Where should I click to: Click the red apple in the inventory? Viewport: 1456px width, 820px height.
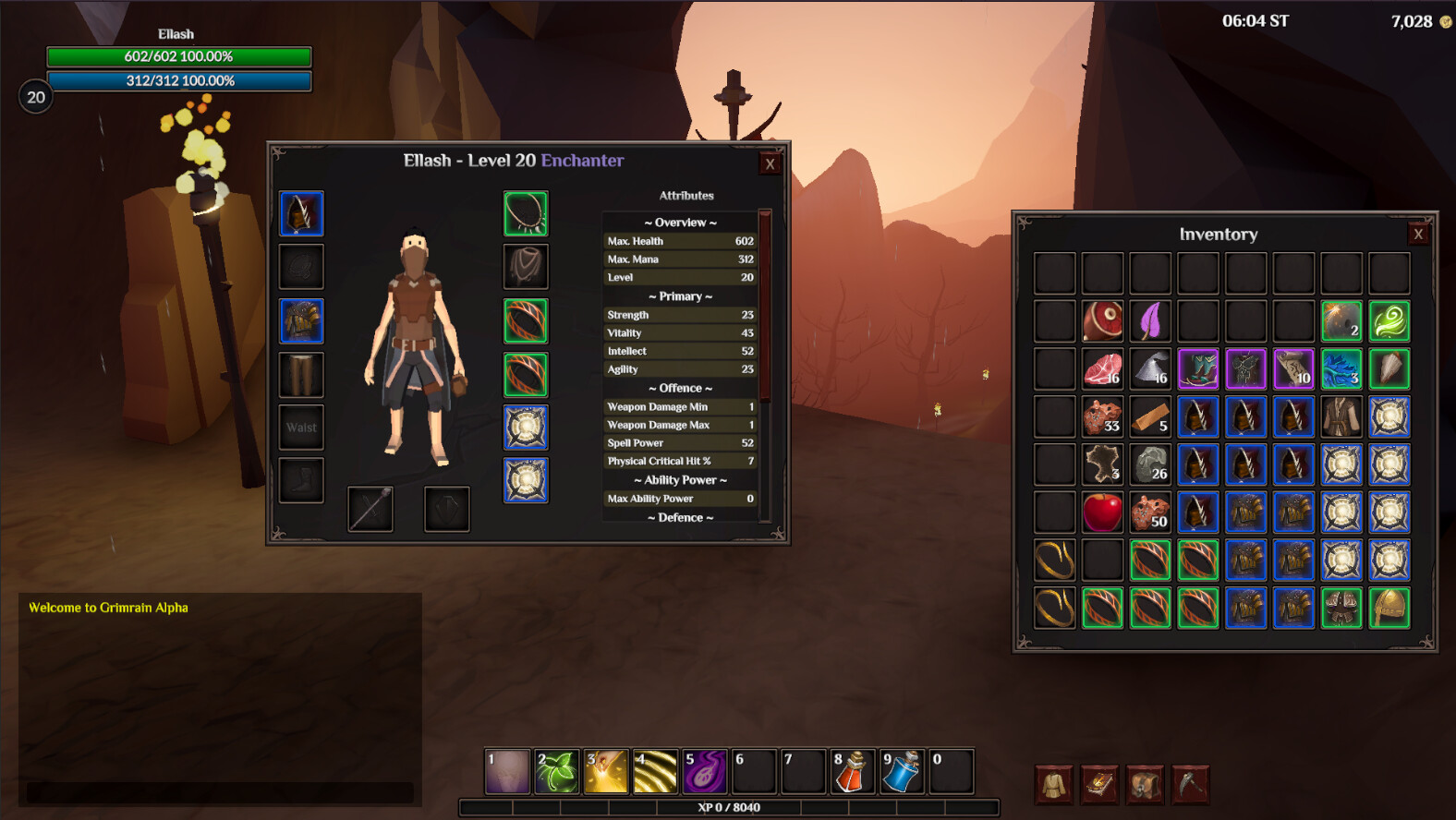(x=1102, y=513)
